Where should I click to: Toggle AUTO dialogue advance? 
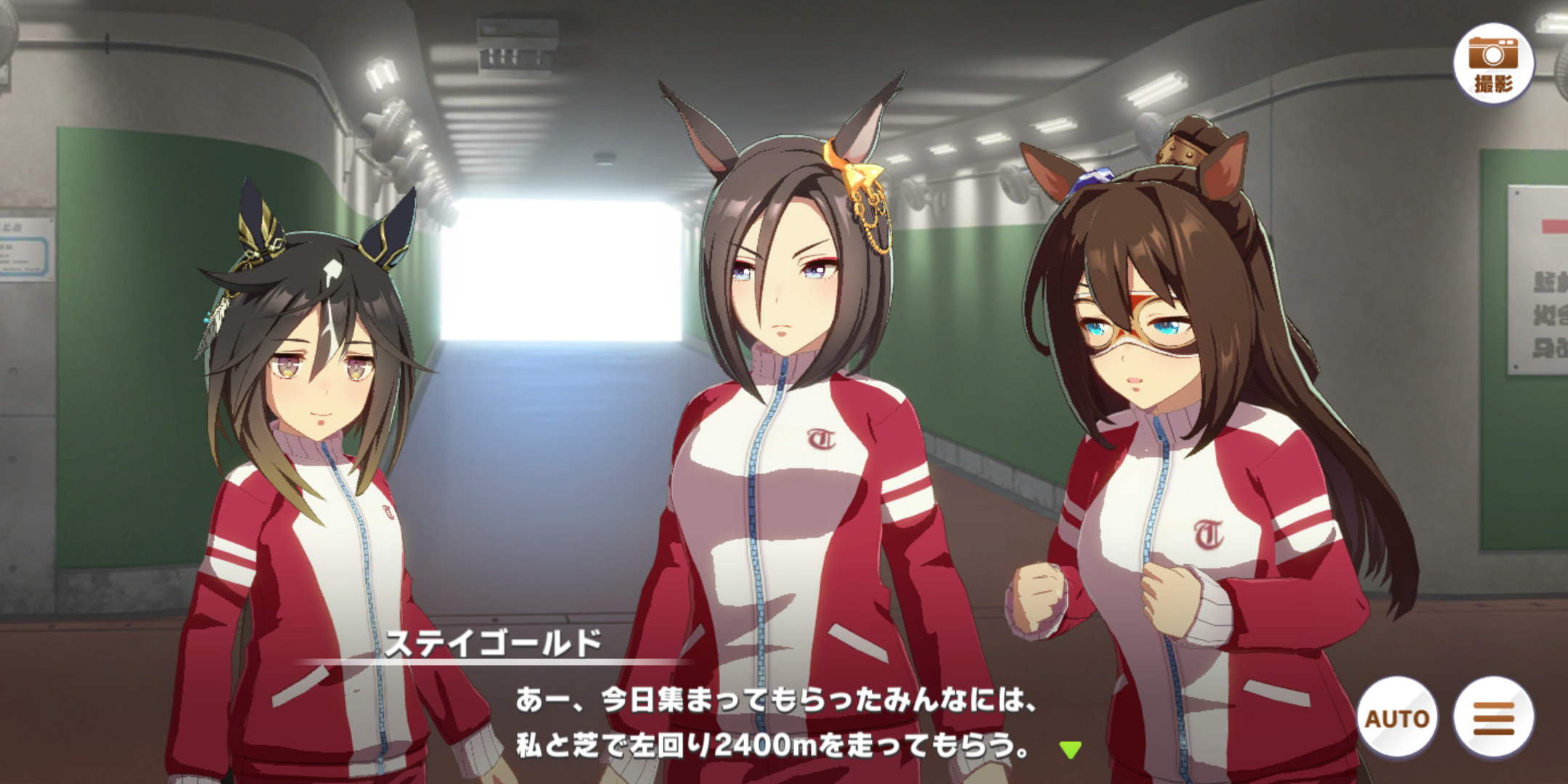click(x=1397, y=718)
